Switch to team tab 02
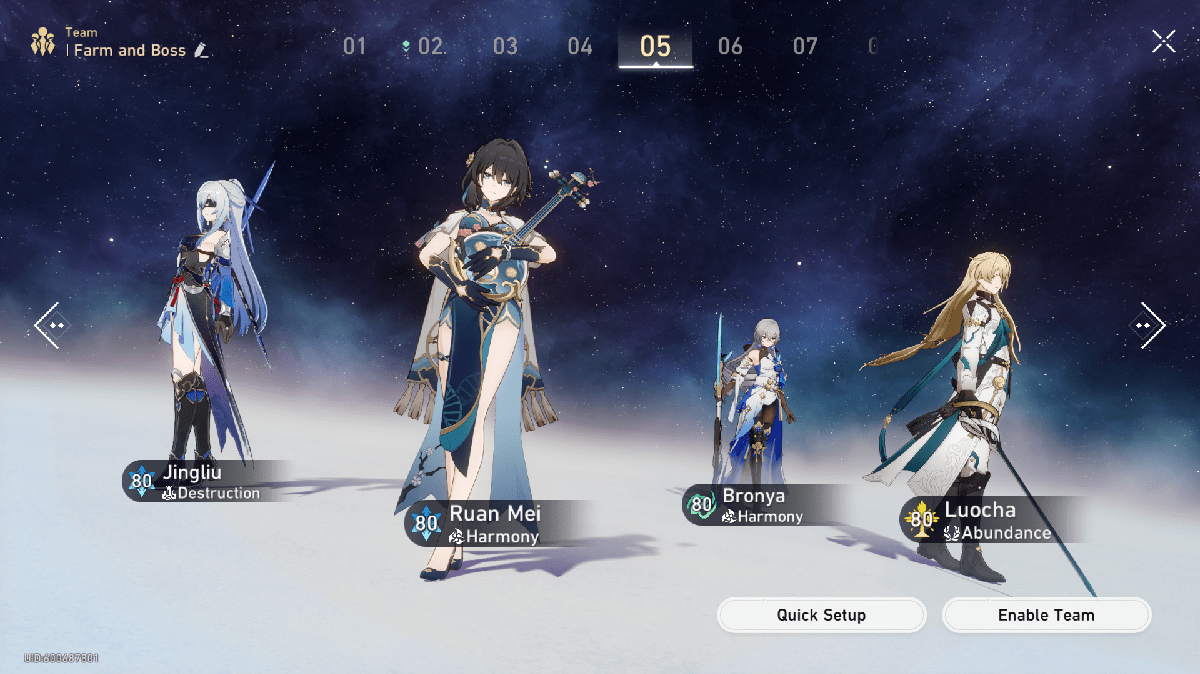 tap(430, 46)
